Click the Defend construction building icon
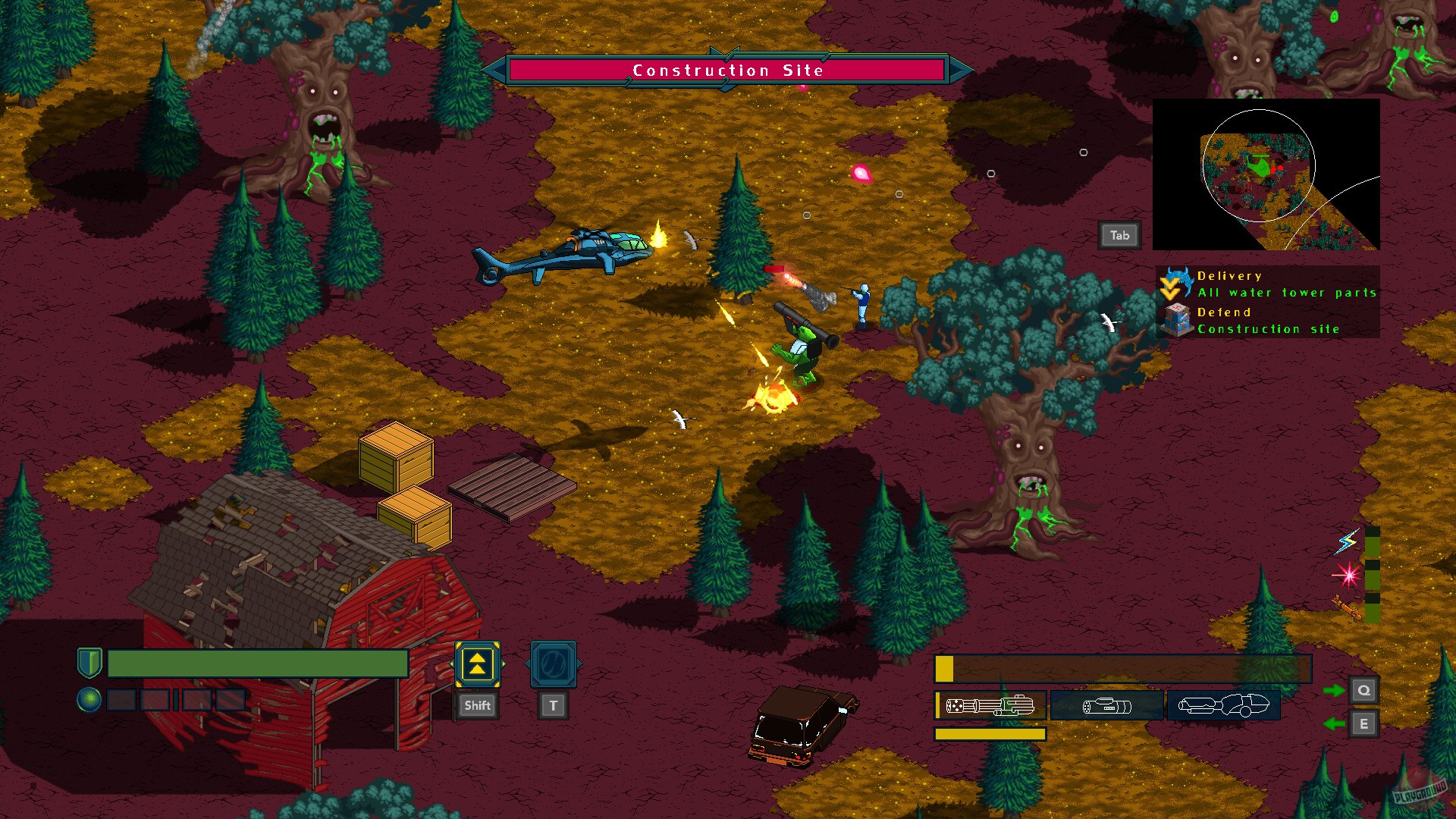Viewport: 1456px width, 819px height. click(1179, 320)
